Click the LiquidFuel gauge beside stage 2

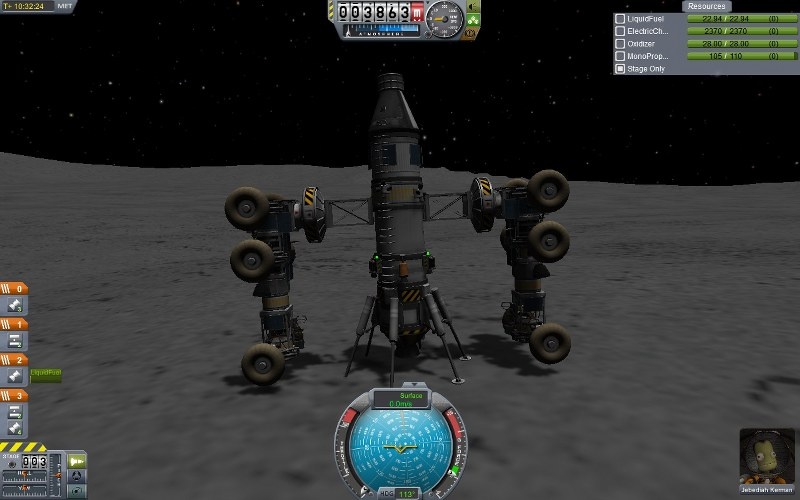coord(46,374)
